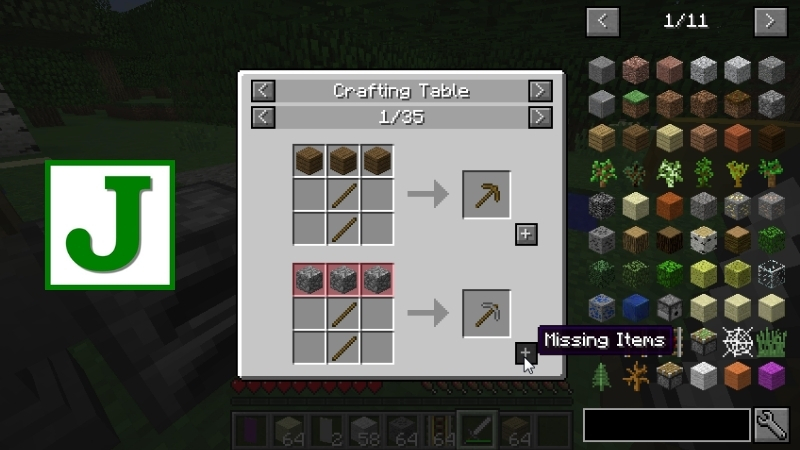Go to next recipe category after Crafting Table
This screenshot has height=450, width=800.
(x=540, y=91)
